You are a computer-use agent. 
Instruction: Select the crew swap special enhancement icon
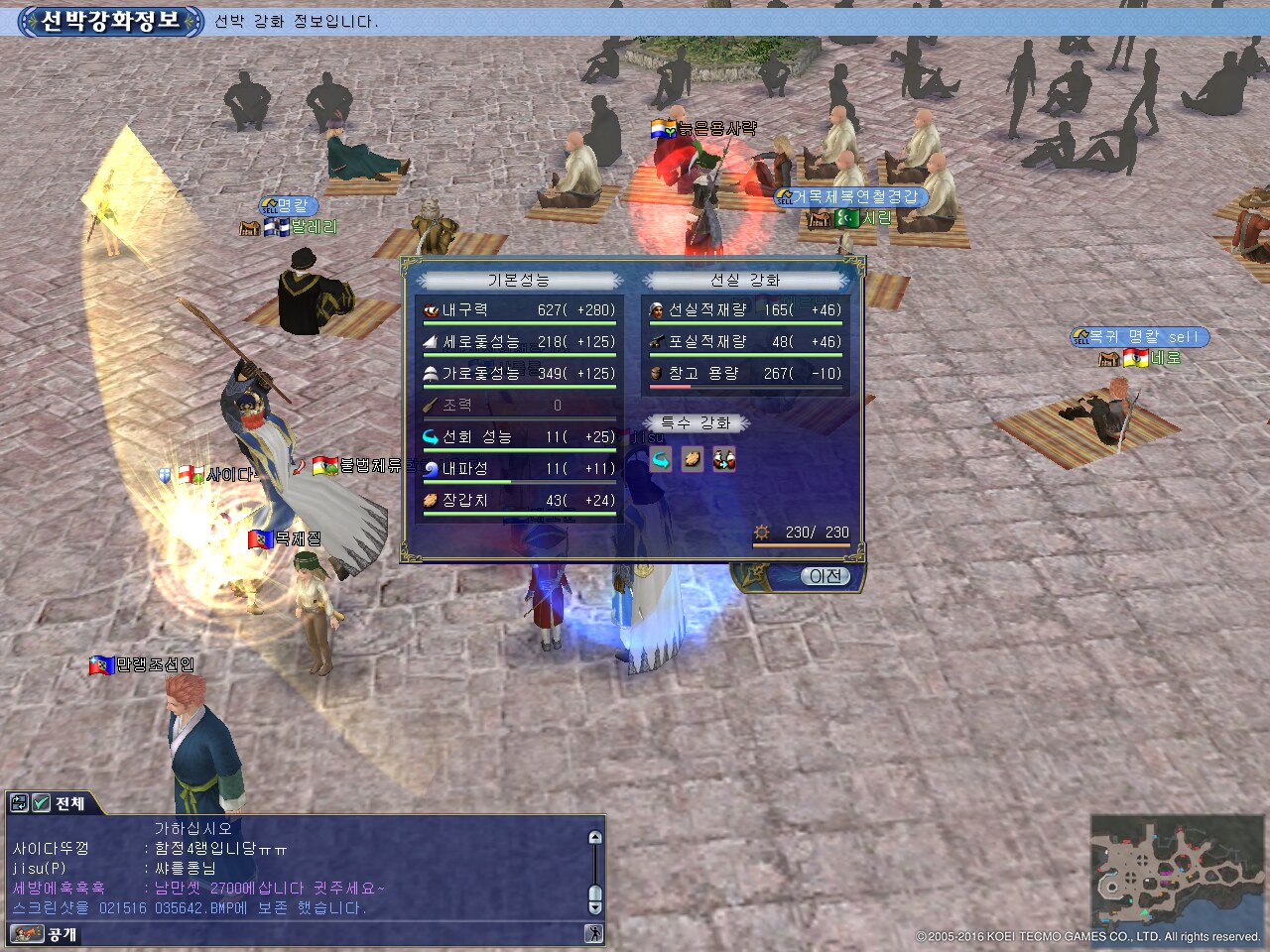click(724, 459)
